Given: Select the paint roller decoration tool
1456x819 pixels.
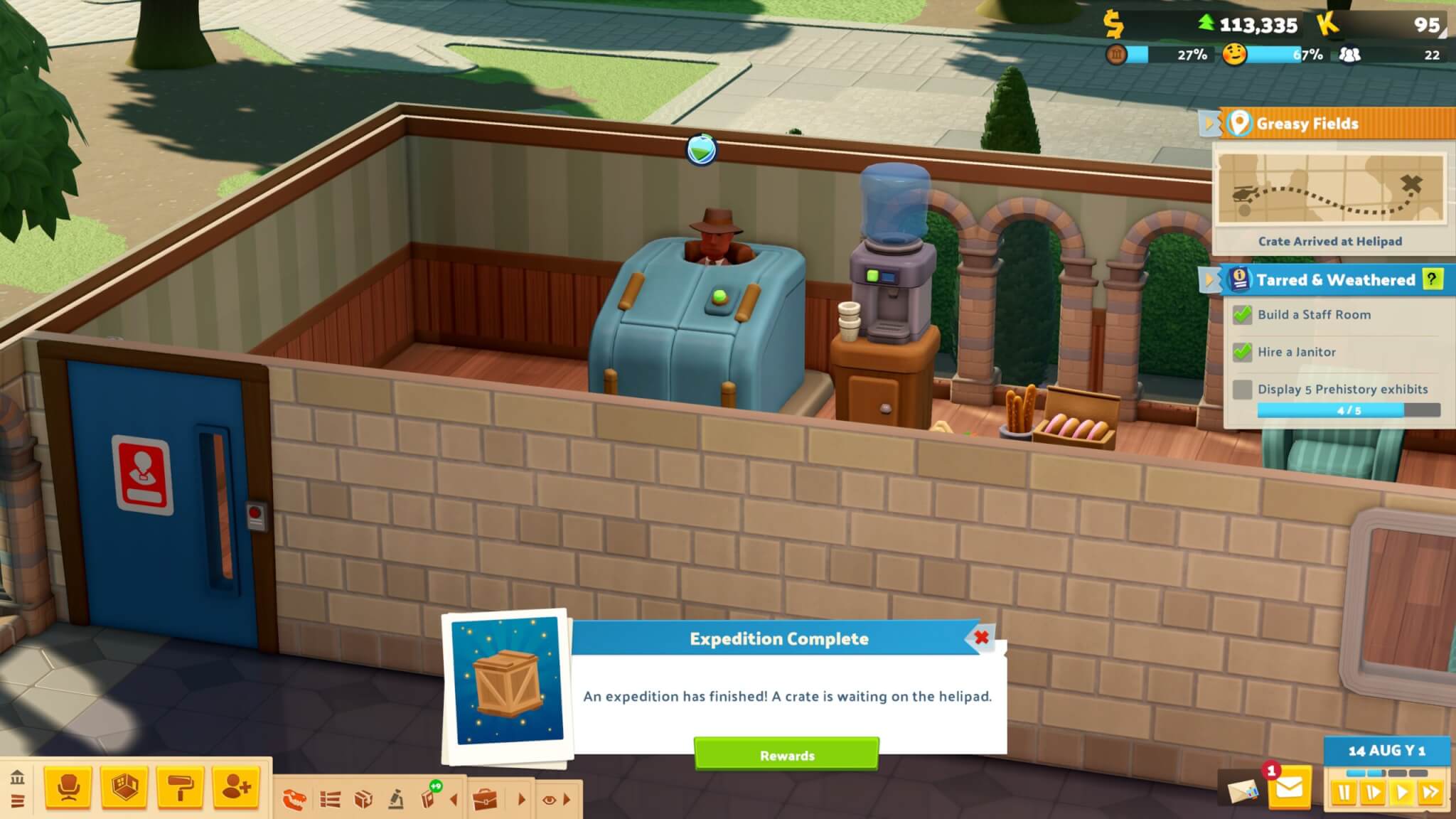Looking at the screenshot, I should [x=180, y=788].
